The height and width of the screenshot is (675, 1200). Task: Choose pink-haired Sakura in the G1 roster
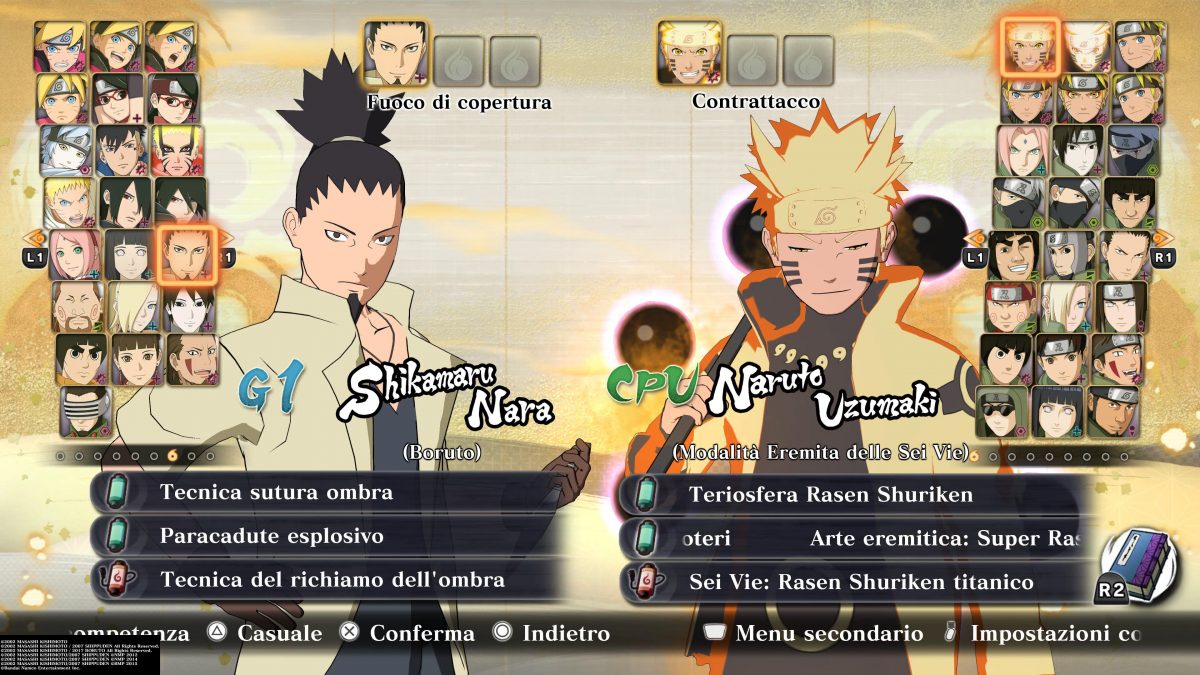pos(74,255)
